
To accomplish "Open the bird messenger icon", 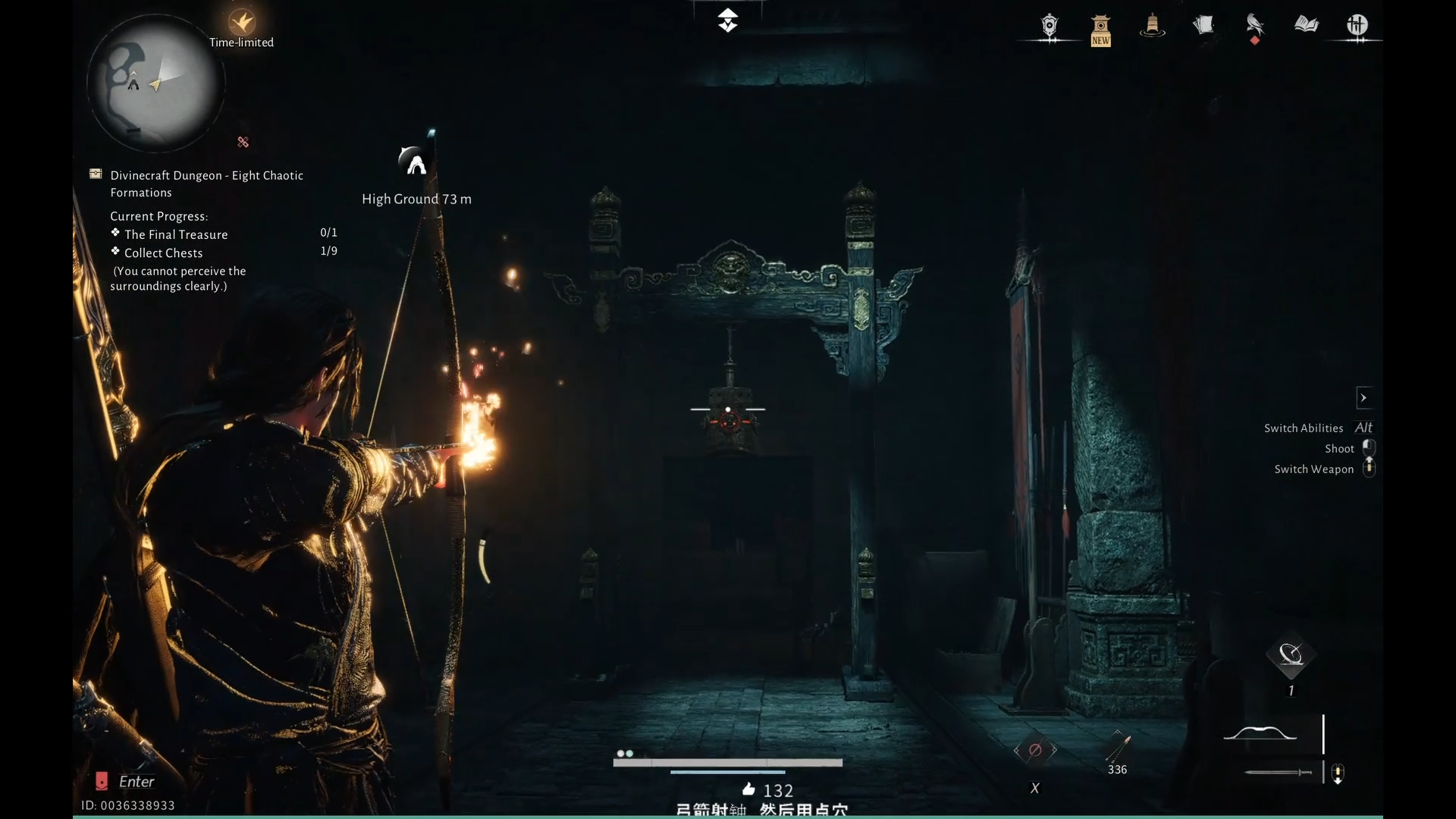I will click(1254, 26).
